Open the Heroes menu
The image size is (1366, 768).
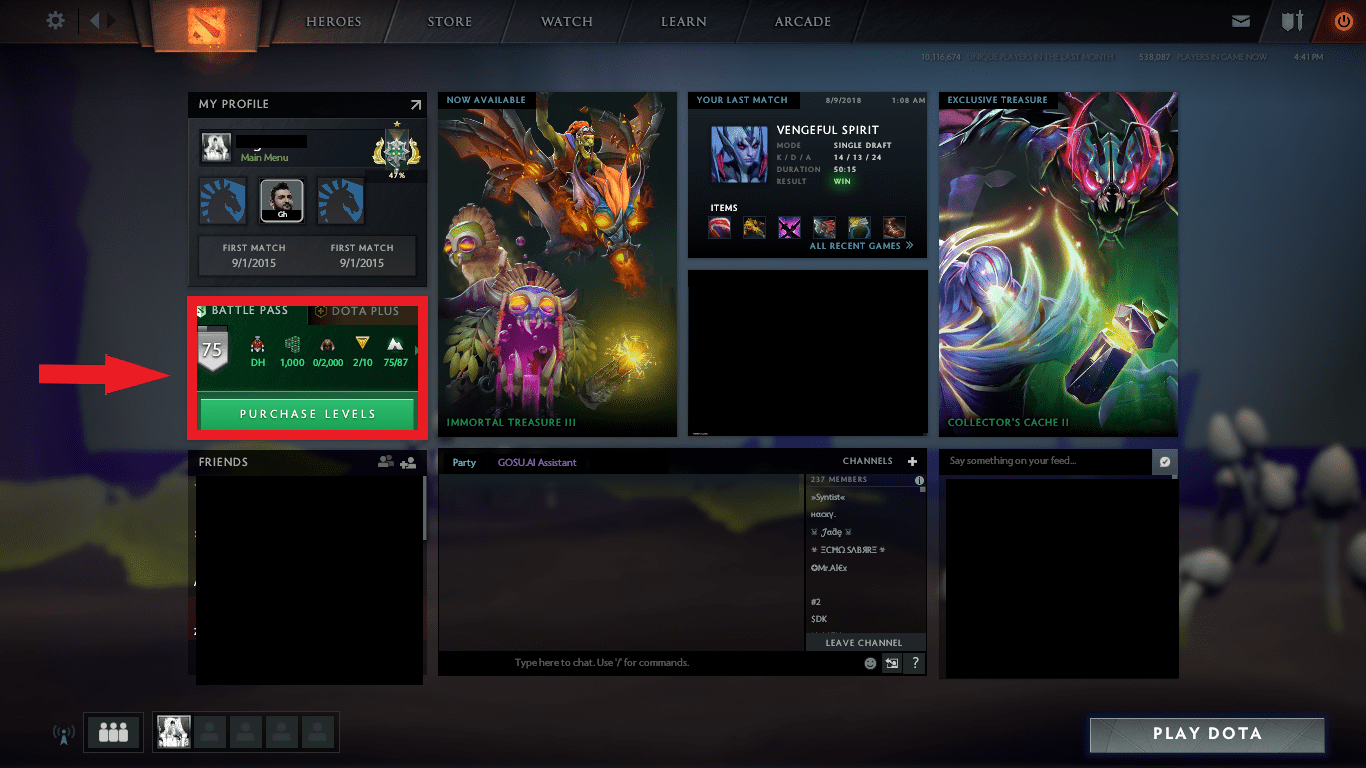(333, 22)
